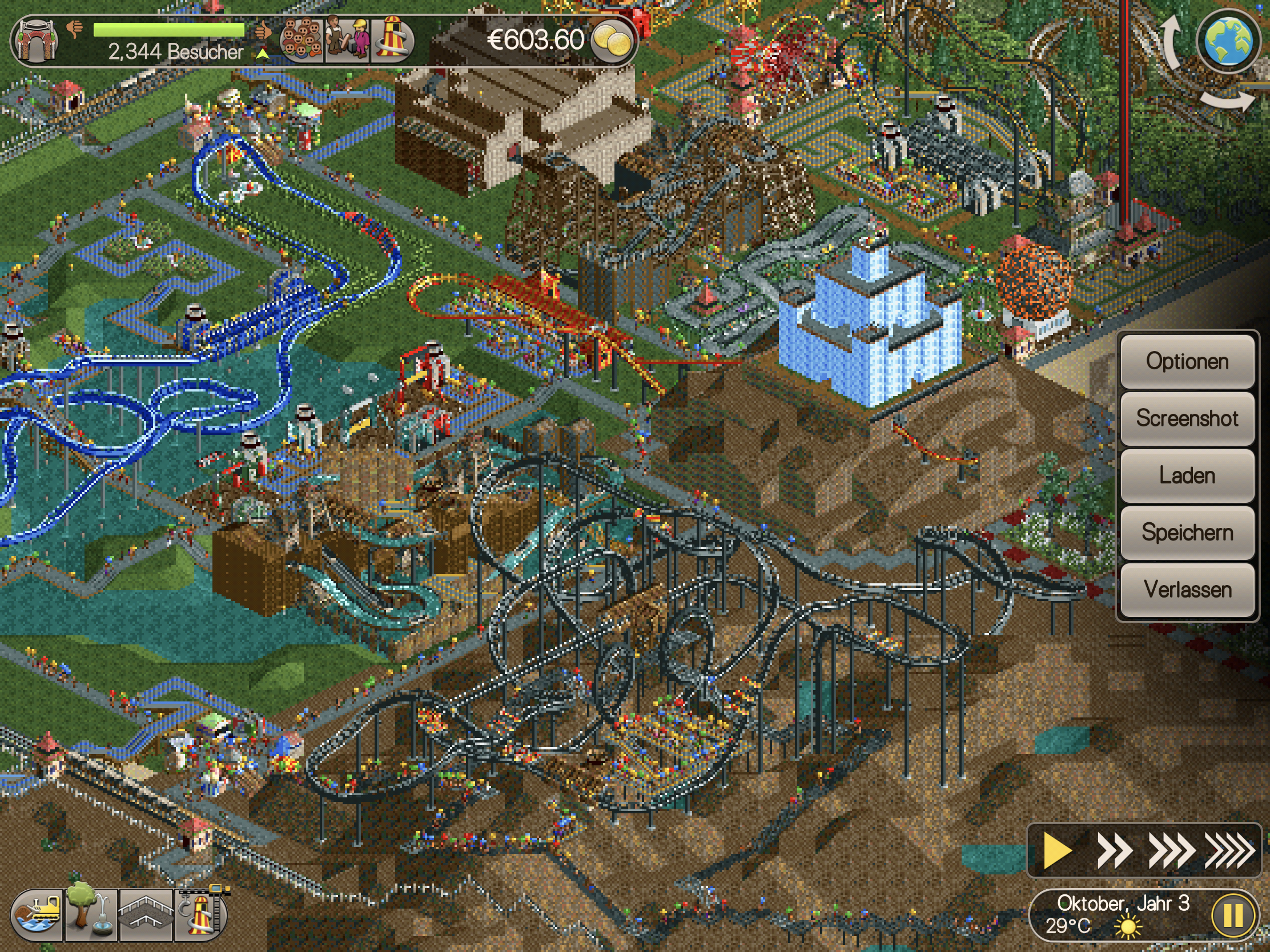Open the park entrance info icon
The width and height of the screenshot is (1270, 952).
[37, 40]
